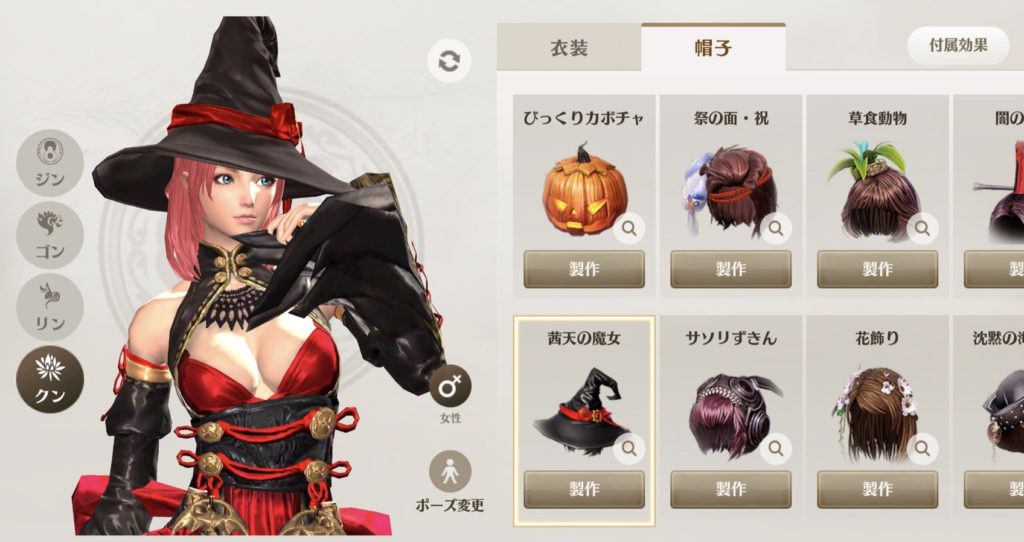Craft the 祭の面・祝 headpiece

click(731, 269)
